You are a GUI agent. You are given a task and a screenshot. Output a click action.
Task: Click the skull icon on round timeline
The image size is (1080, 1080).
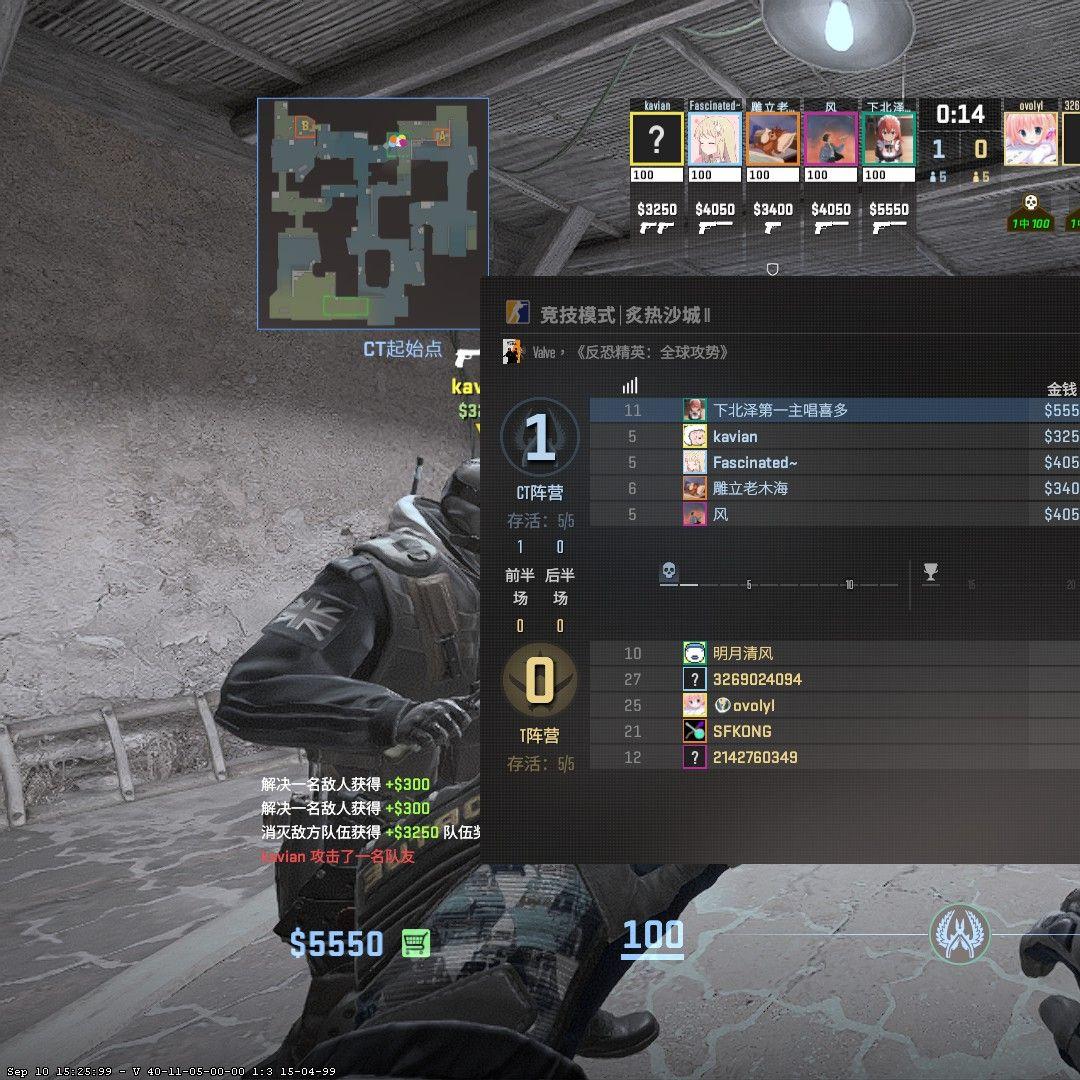point(669,572)
